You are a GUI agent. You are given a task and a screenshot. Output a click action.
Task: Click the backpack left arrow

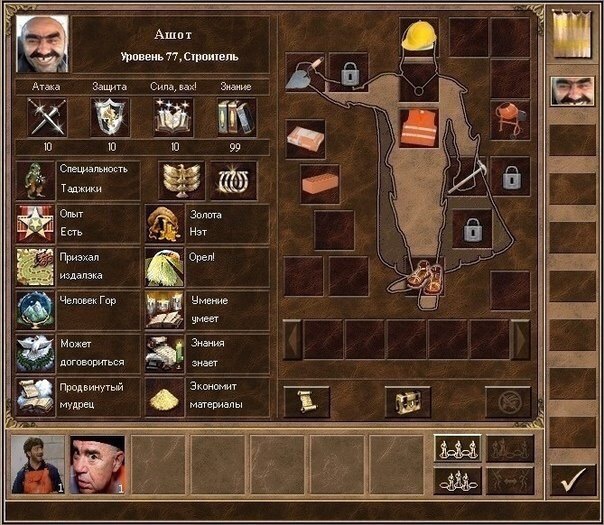[292, 338]
